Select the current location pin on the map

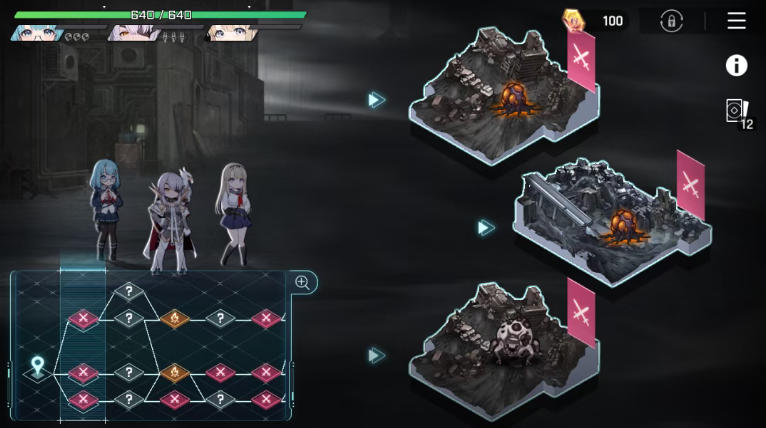38,367
